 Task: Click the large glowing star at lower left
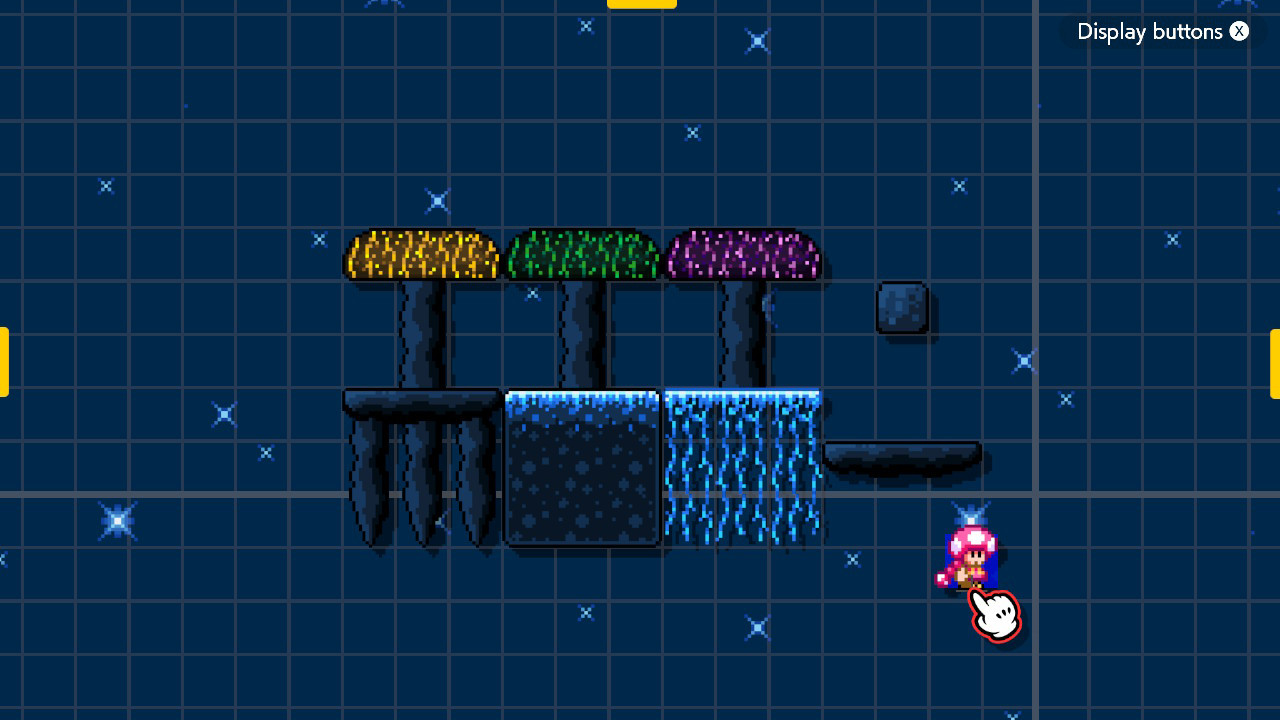117,520
